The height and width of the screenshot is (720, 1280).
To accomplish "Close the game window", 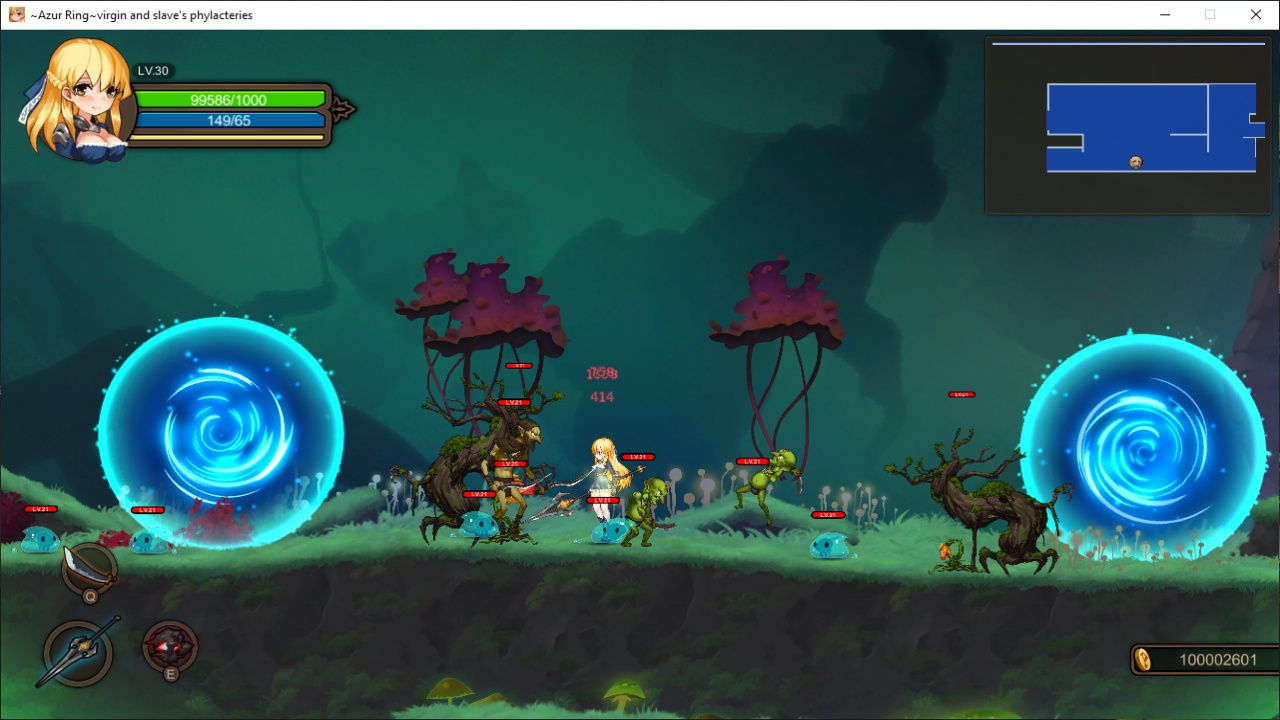I will 1255,15.
